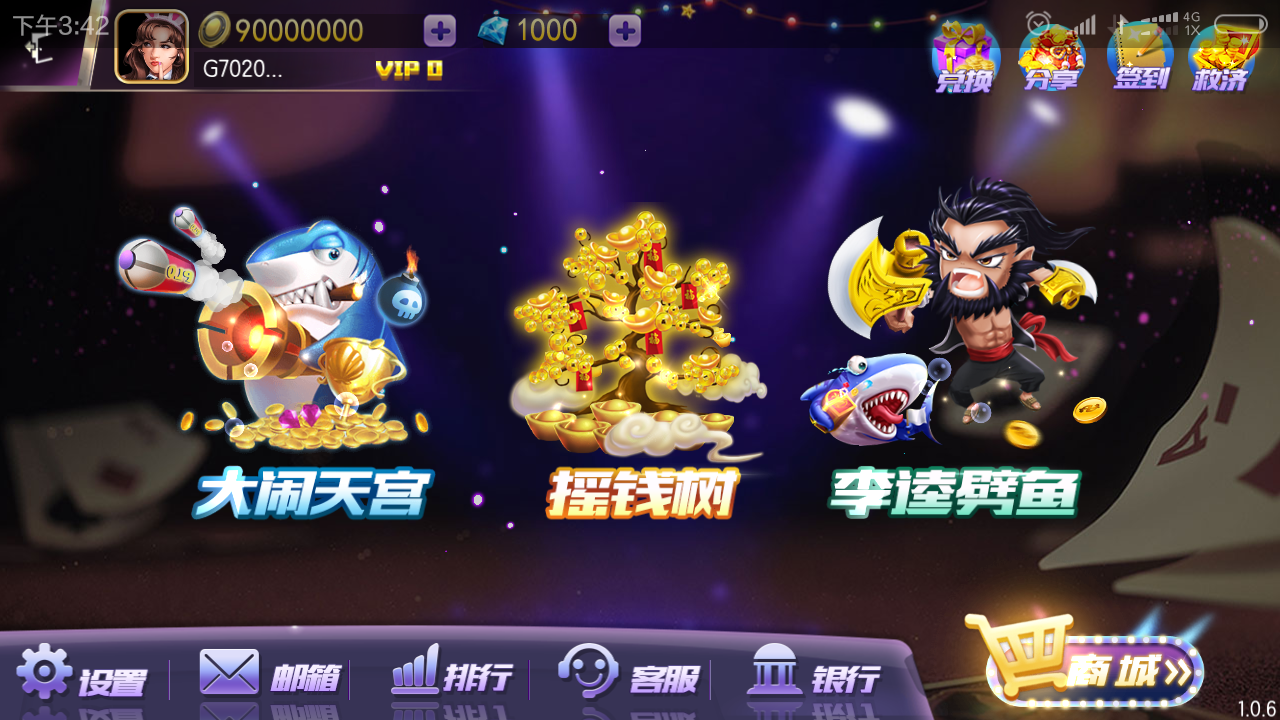Tap the diamond balance counter

[547, 31]
